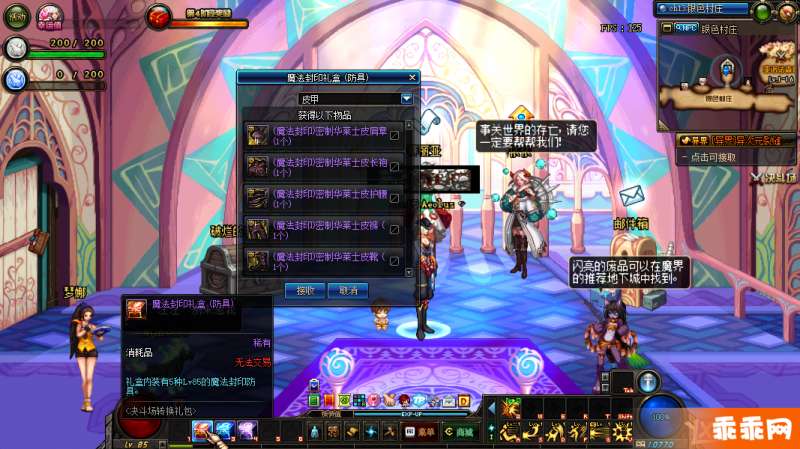Close the 魔法封印礼盒 window
The height and width of the screenshot is (449, 800).
[412, 77]
